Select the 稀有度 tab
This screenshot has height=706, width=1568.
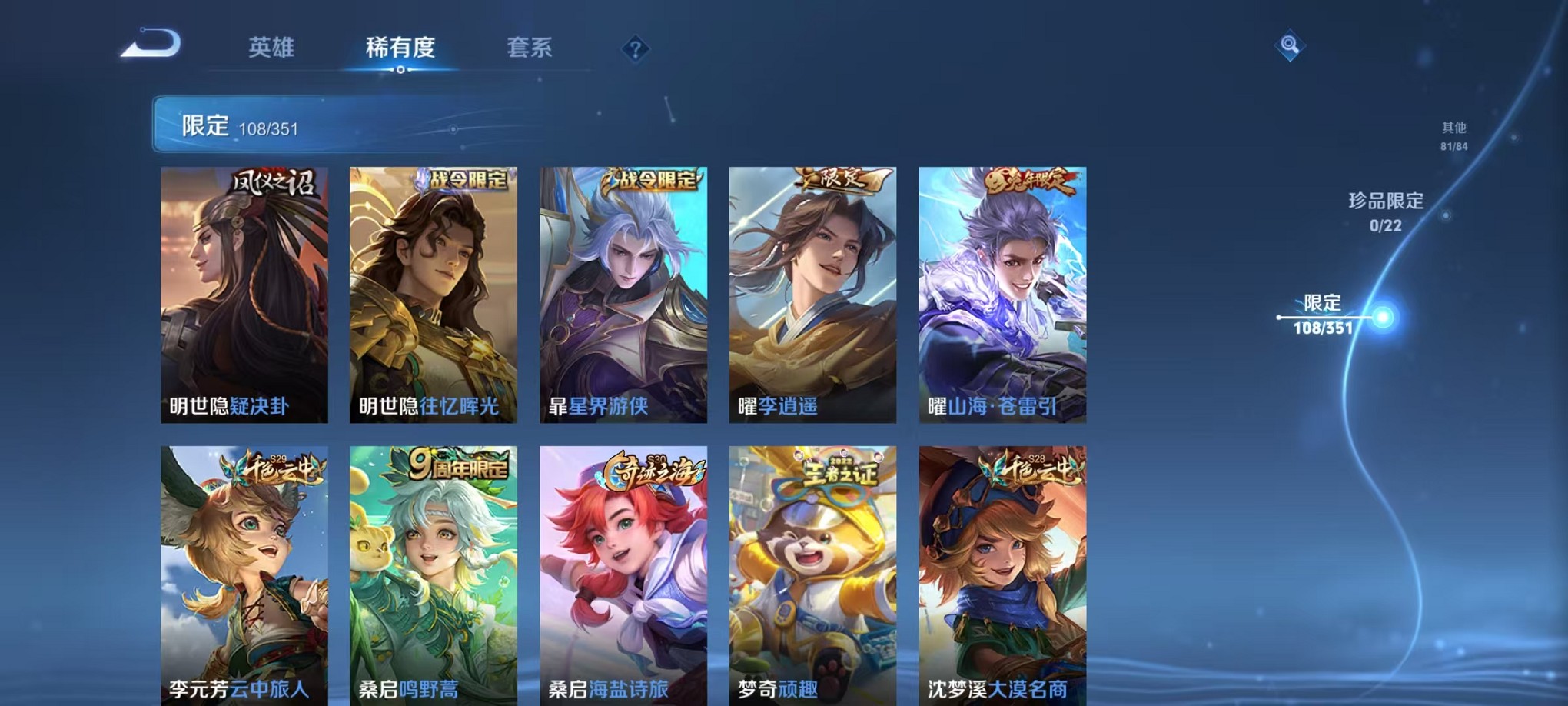[400, 48]
